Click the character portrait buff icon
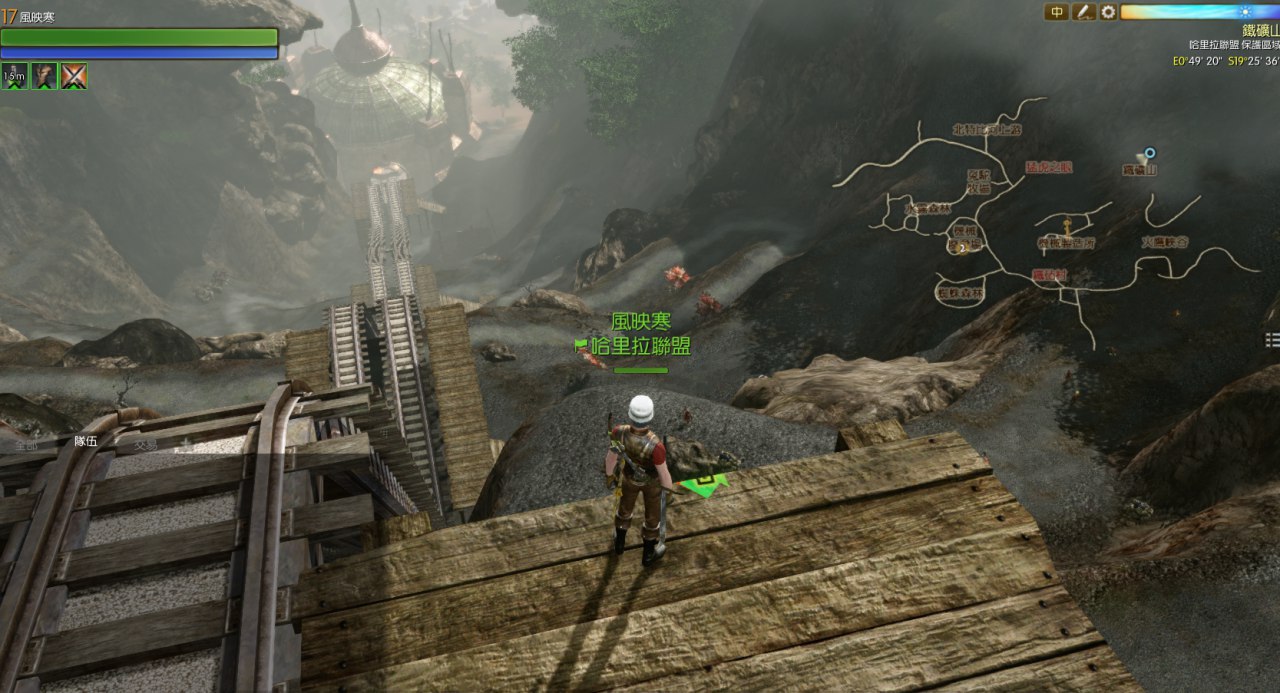The image size is (1280, 693). 43,76
